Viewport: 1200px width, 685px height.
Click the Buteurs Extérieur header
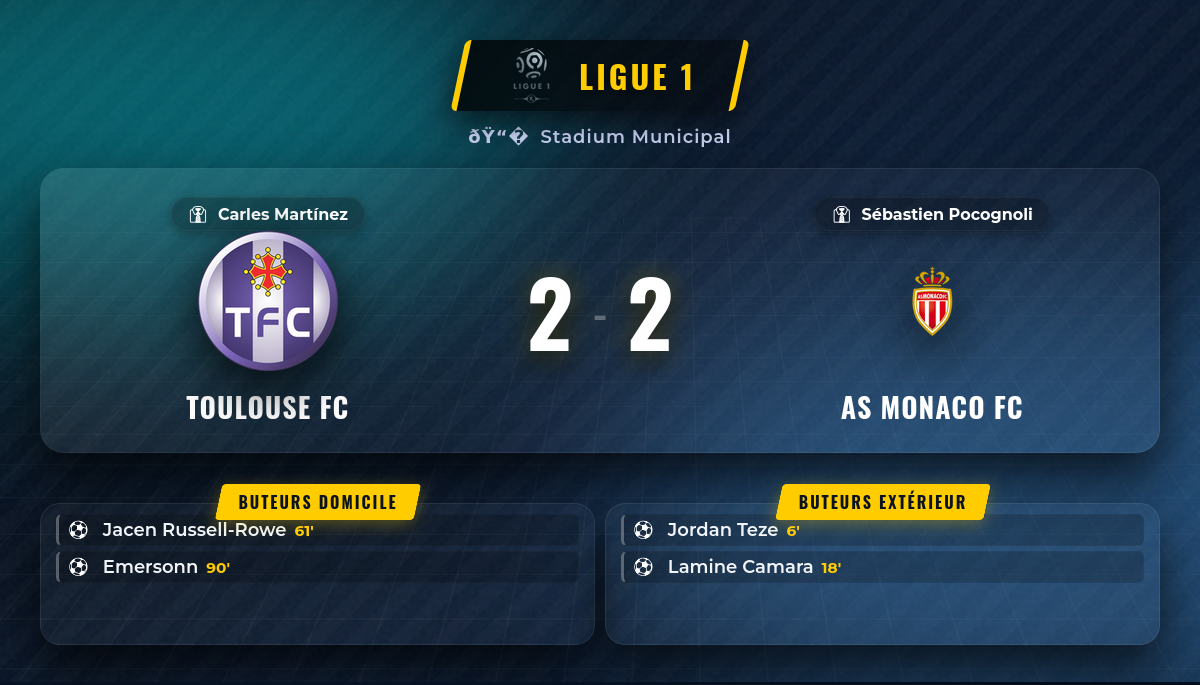882,502
